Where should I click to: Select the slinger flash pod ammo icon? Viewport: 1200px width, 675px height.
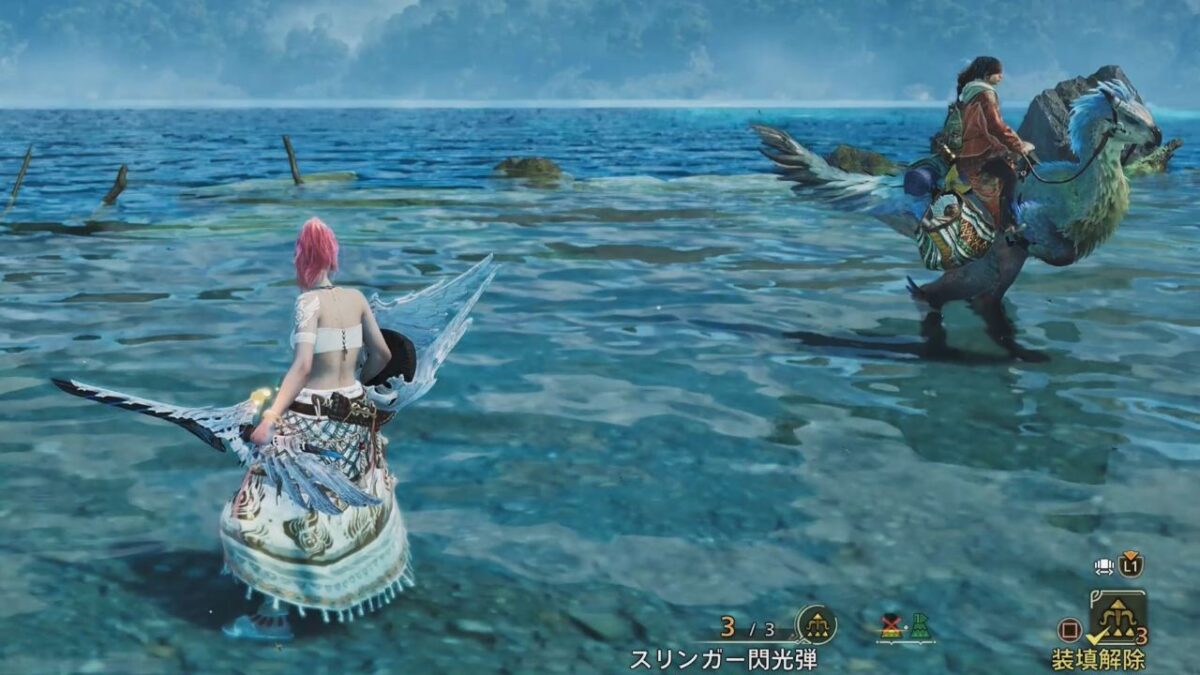coord(816,626)
